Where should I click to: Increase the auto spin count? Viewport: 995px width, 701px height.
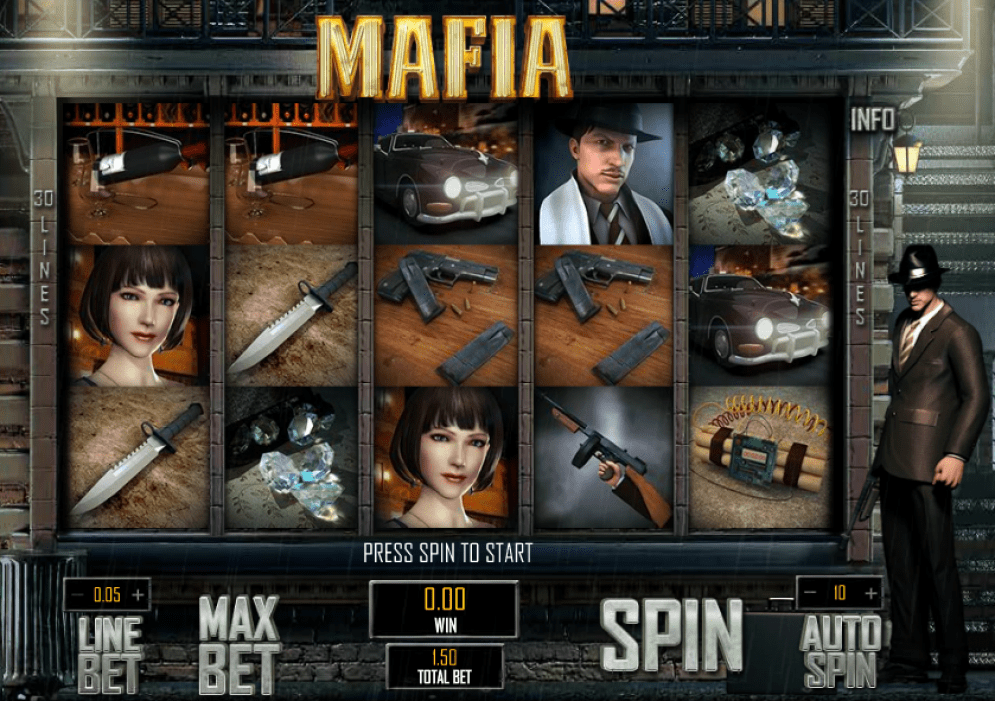click(x=869, y=593)
